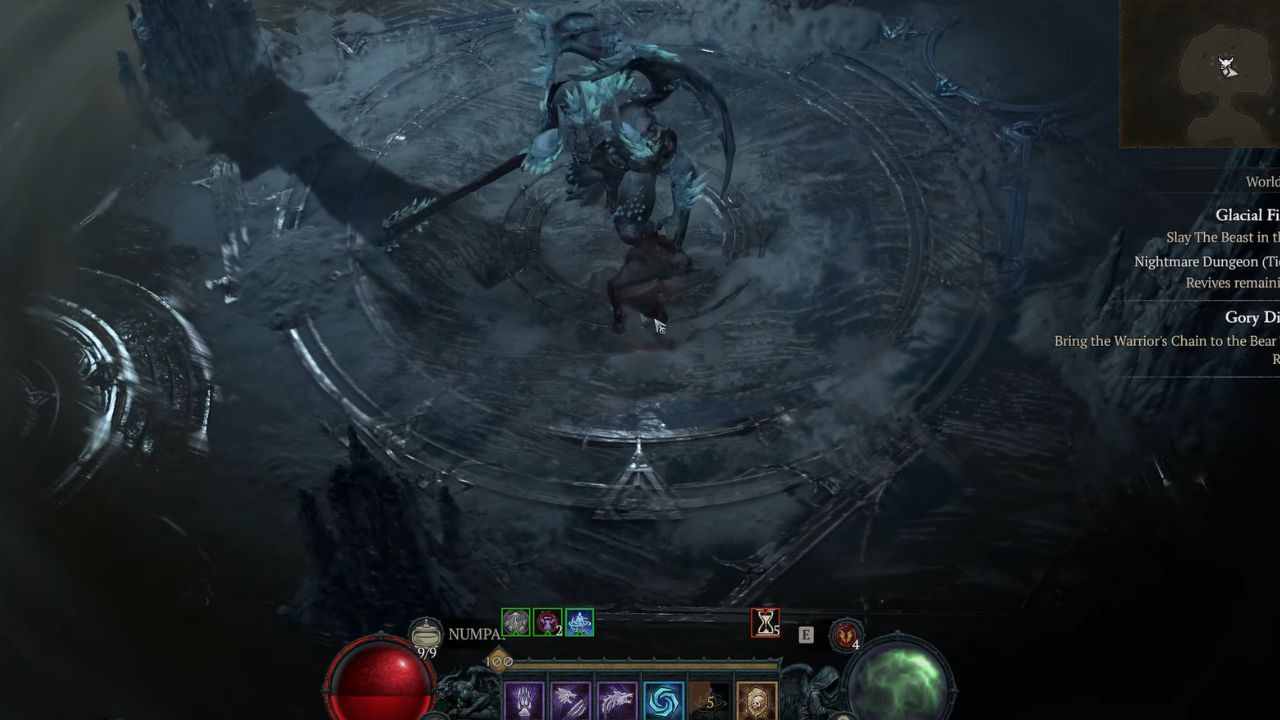Select the blue swirling figure buff icon
Image resolution: width=1280 pixels, height=720 pixels.
click(579, 623)
